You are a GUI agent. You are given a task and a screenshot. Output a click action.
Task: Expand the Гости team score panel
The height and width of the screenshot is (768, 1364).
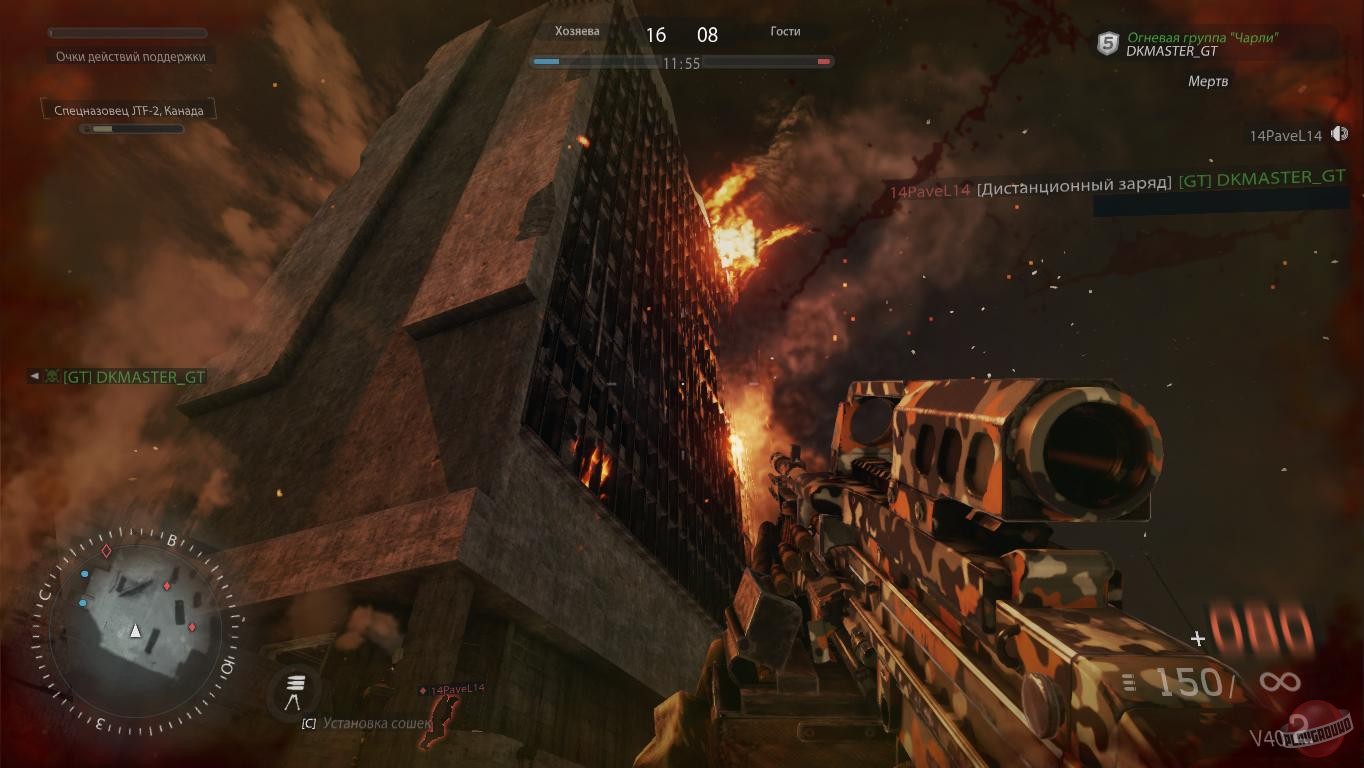click(785, 31)
